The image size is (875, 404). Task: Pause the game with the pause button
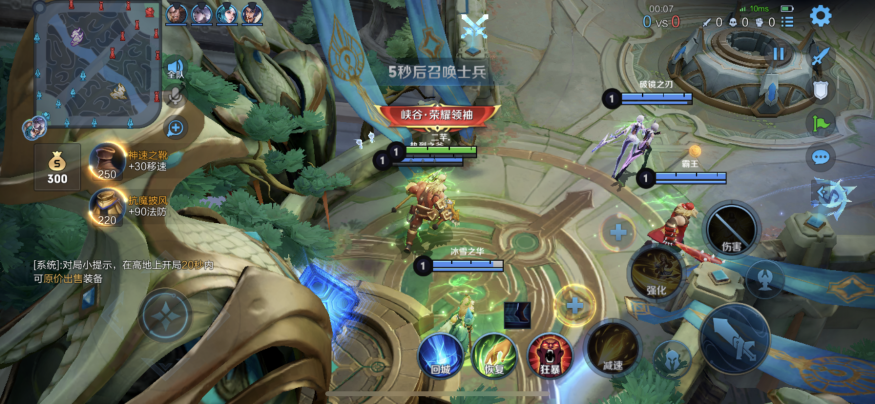pos(778,53)
